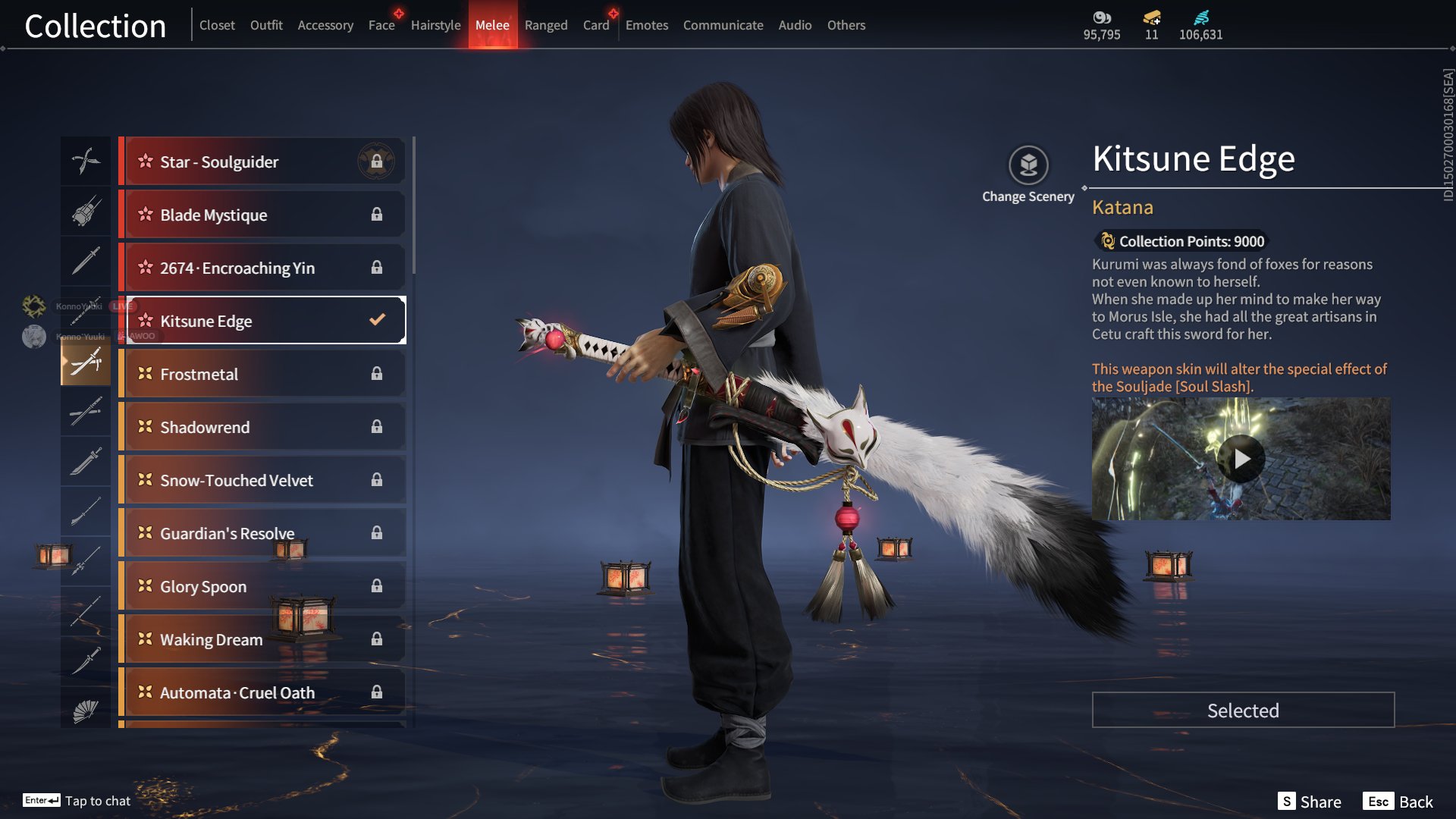Click the Share button
The image size is (1456, 819).
pyautogui.click(x=1310, y=802)
